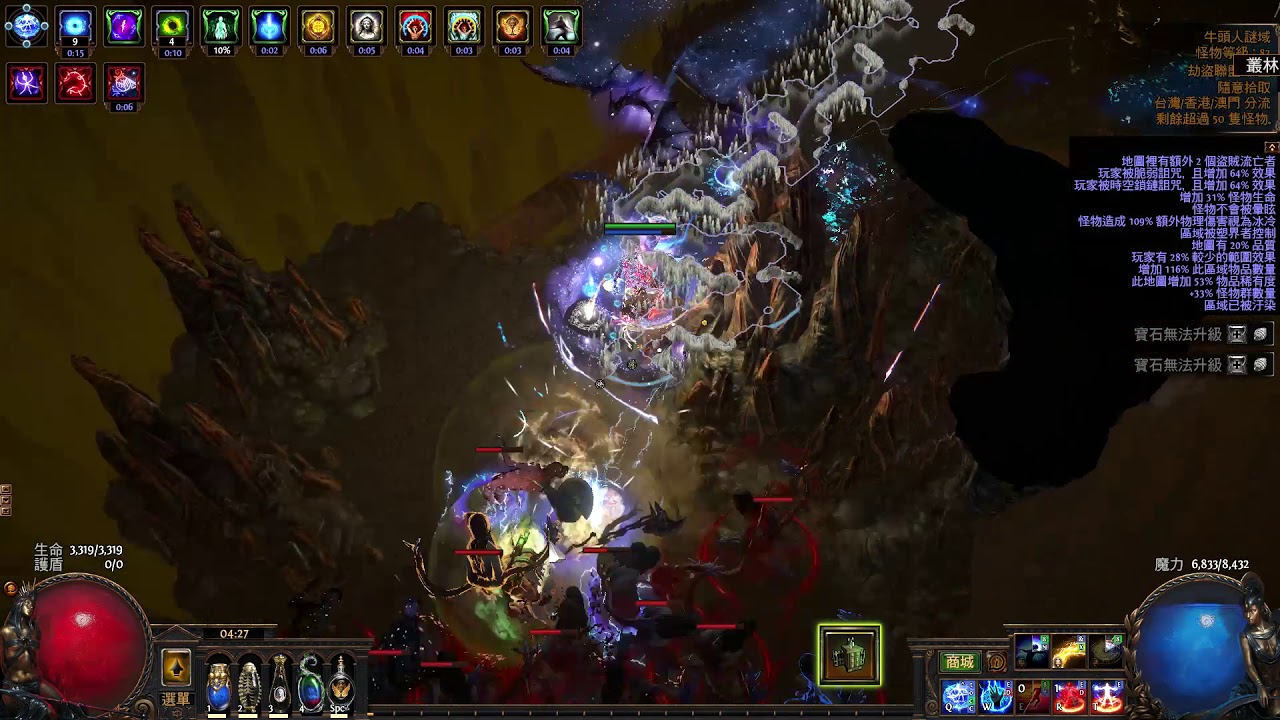Use the slender silver flask in slot 3
1280x720 pixels.
click(x=280, y=683)
